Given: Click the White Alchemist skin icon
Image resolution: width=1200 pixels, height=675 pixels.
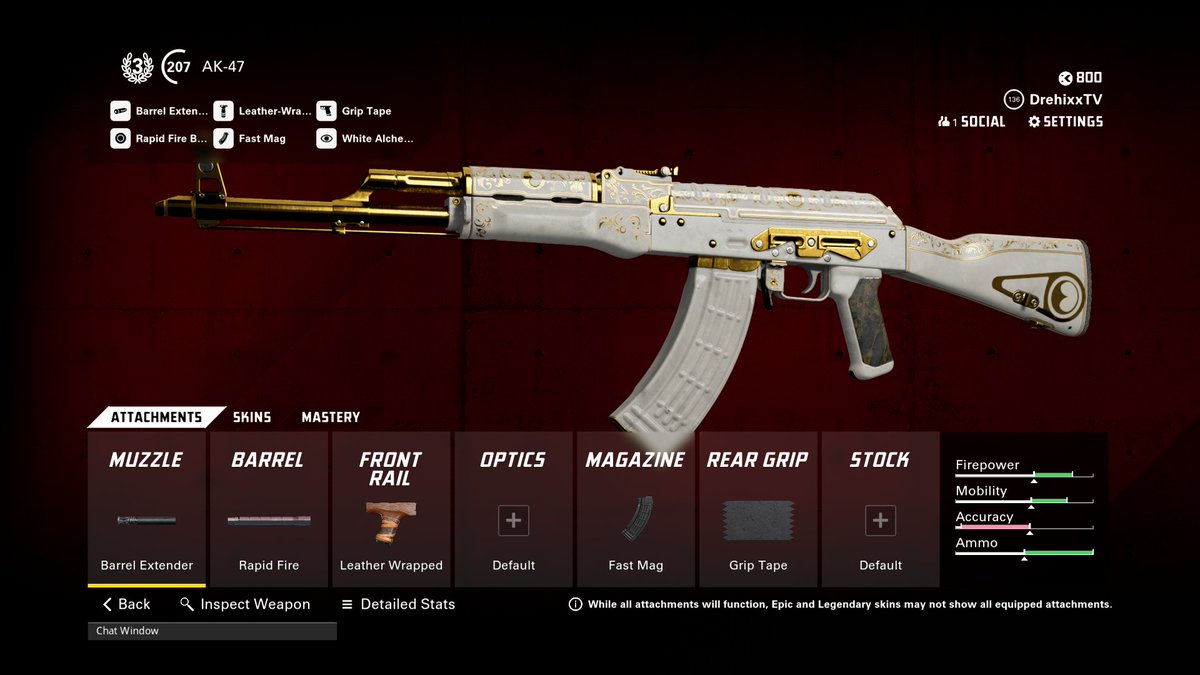Looking at the screenshot, I should pyautogui.click(x=327, y=139).
